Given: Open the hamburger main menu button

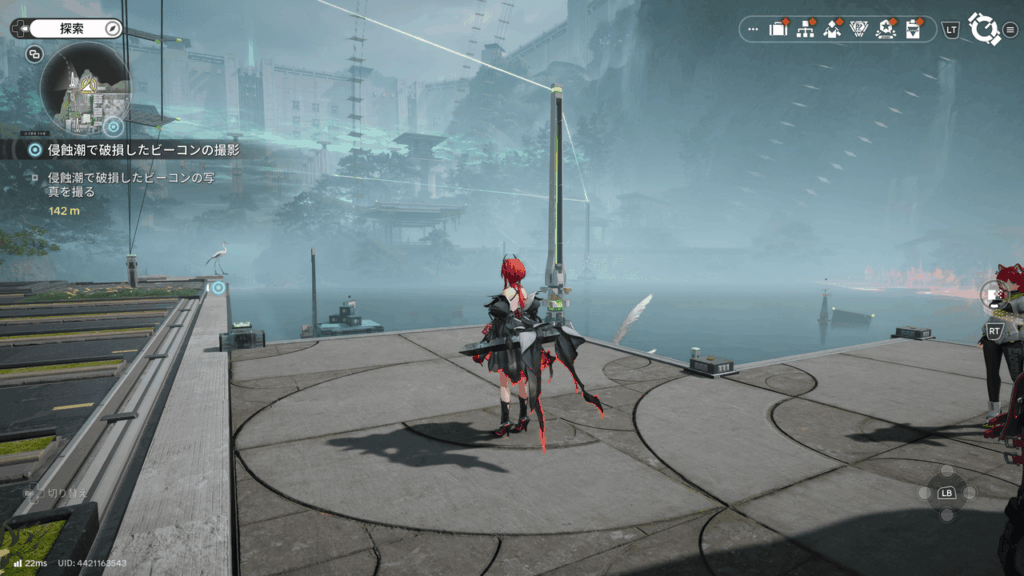Looking at the screenshot, I should [x=1010, y=29].
